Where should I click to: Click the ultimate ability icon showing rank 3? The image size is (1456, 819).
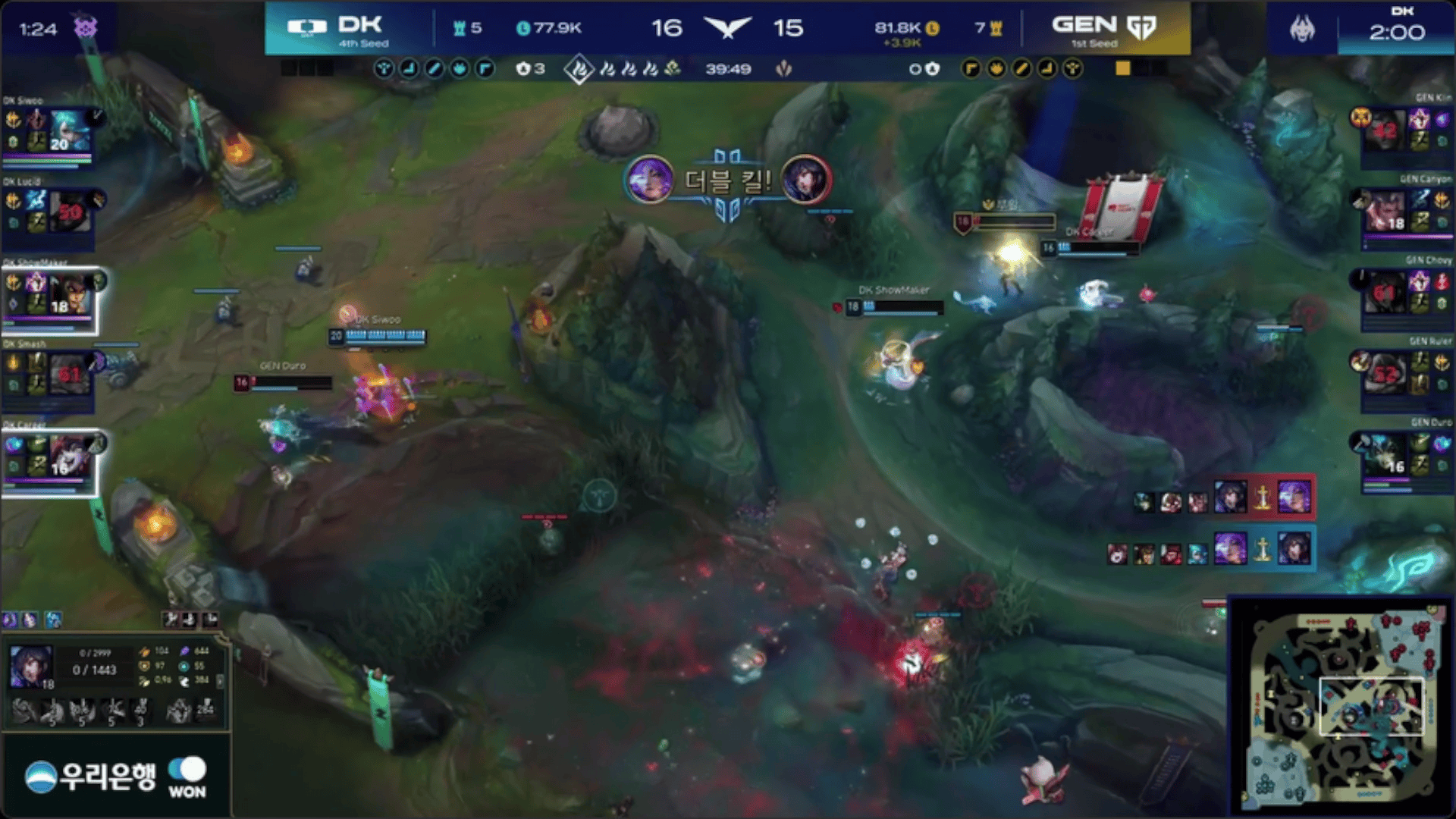[x=141, y=711]
